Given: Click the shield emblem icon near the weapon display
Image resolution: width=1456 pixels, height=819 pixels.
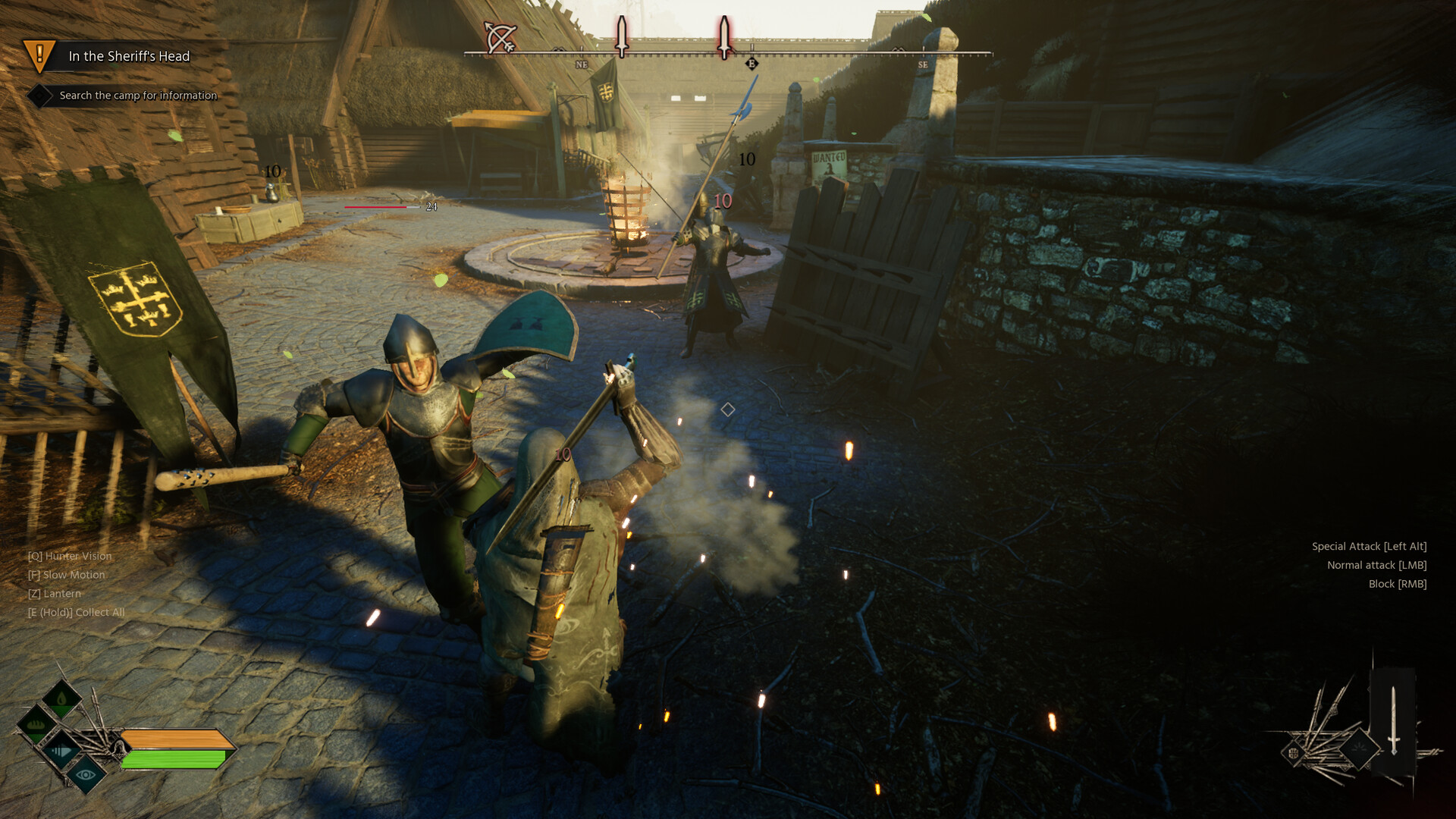Looking at the screenshot, I should click(1294, 752).
